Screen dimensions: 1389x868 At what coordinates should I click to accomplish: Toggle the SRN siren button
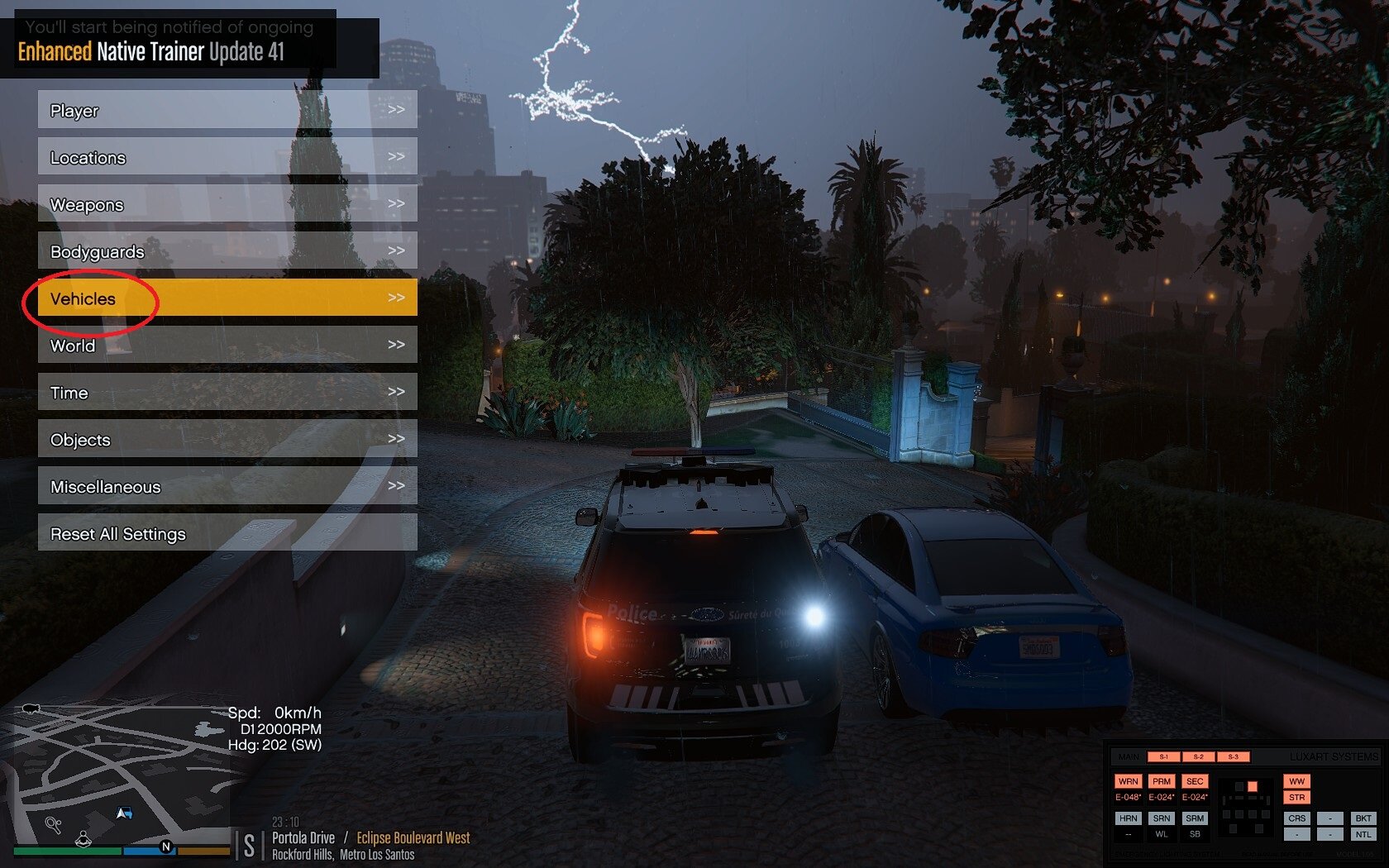pyautogui.click(x=1162, y=818)
